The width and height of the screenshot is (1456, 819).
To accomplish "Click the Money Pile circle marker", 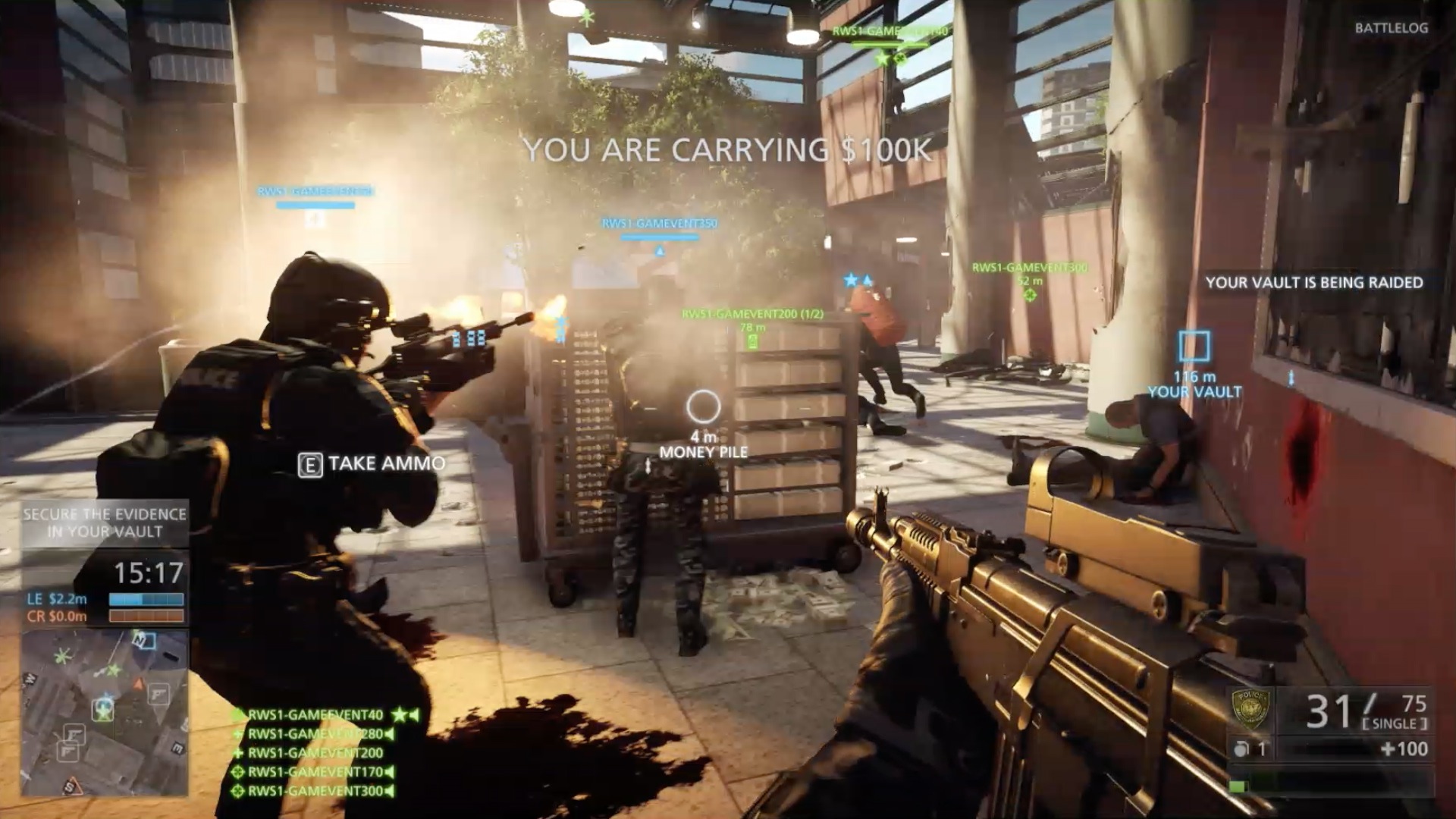I will [703, 407].
